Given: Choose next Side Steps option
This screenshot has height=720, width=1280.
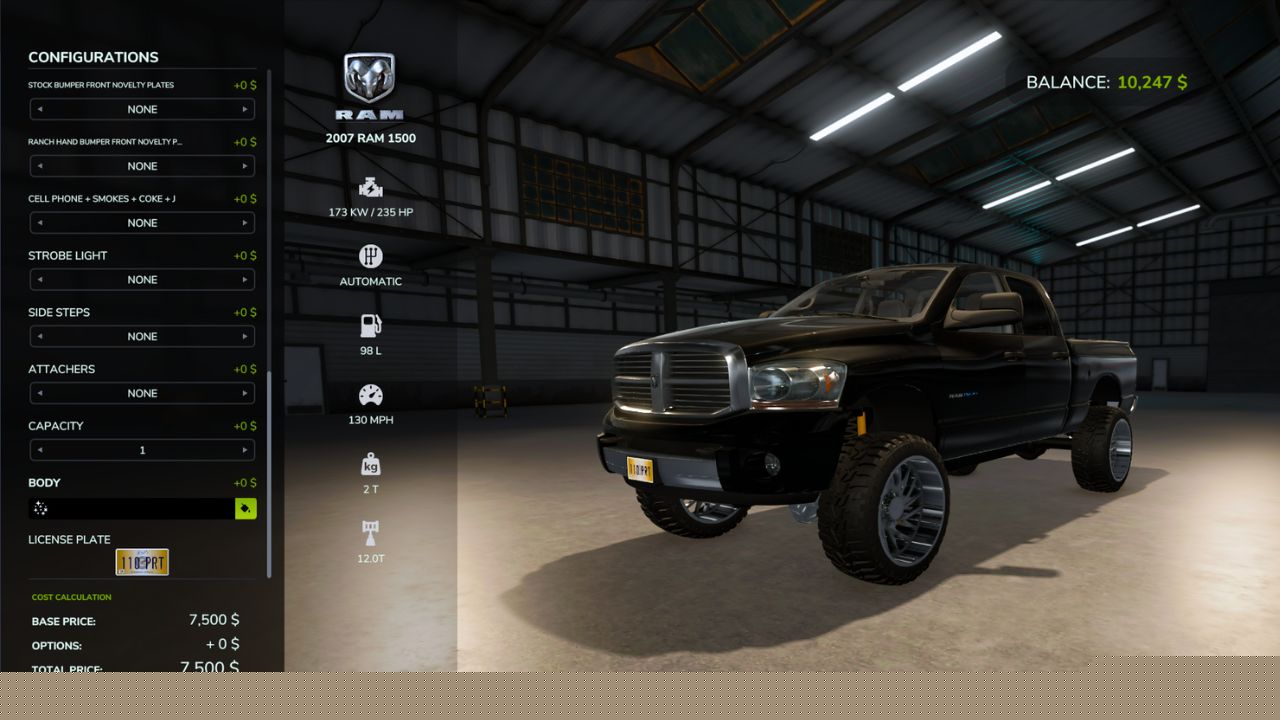Looking at the screenshot, I should 245,337.
